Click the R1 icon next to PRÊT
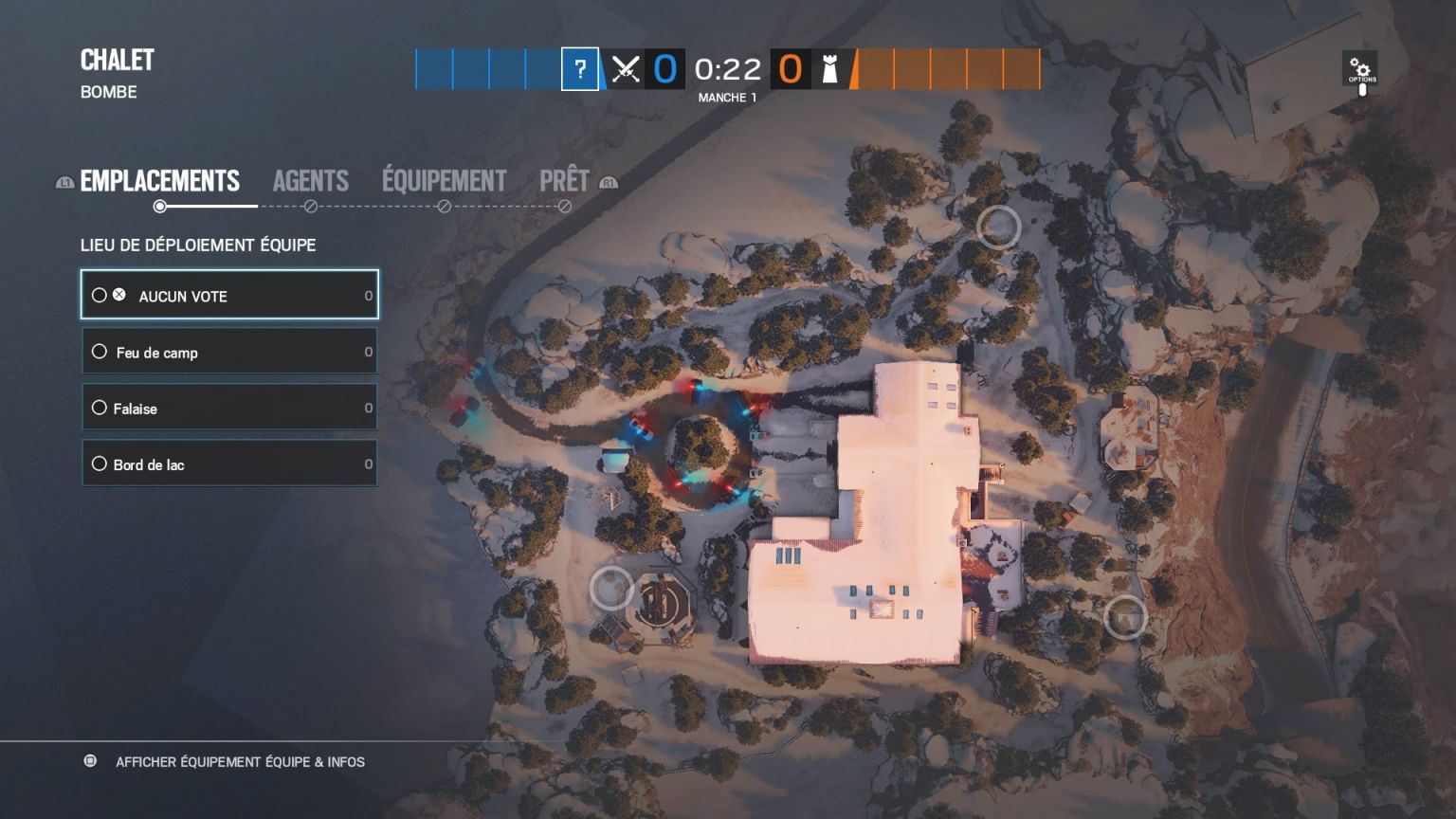This screenshot has height=819, width=1456. (x=610, y=180)
